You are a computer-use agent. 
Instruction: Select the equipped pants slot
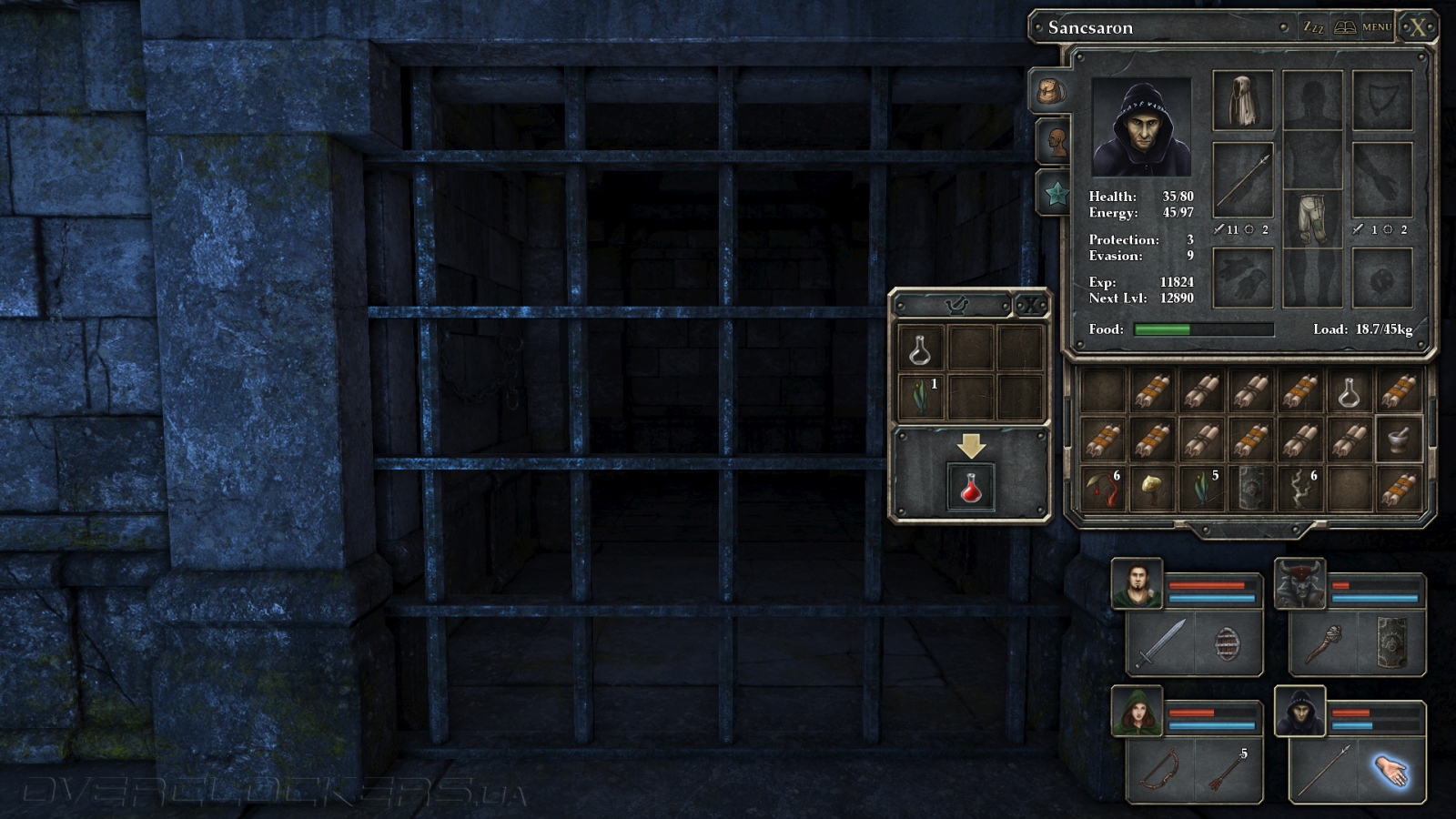pyautogui.click(x=1311, y=219)
